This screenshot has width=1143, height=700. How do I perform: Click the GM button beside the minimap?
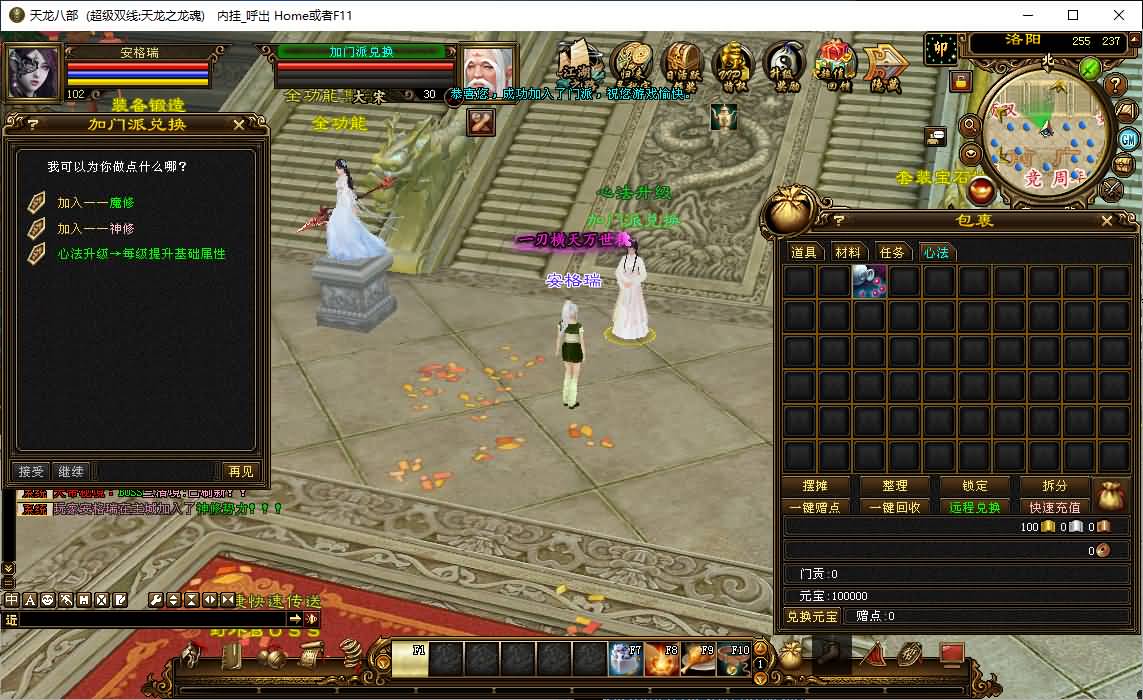point(1128,139)
